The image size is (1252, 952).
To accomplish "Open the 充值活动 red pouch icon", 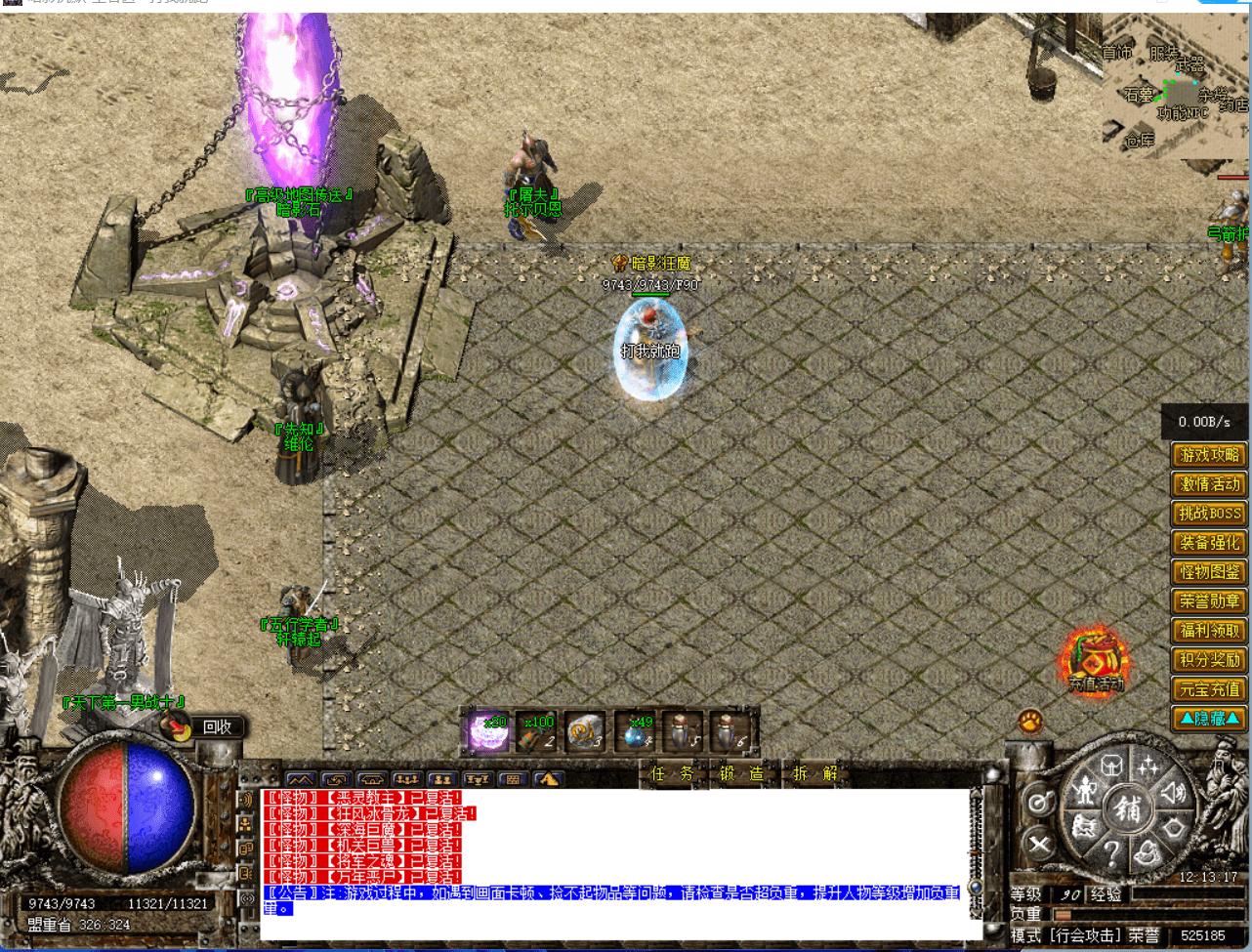I will (1095, 661).
